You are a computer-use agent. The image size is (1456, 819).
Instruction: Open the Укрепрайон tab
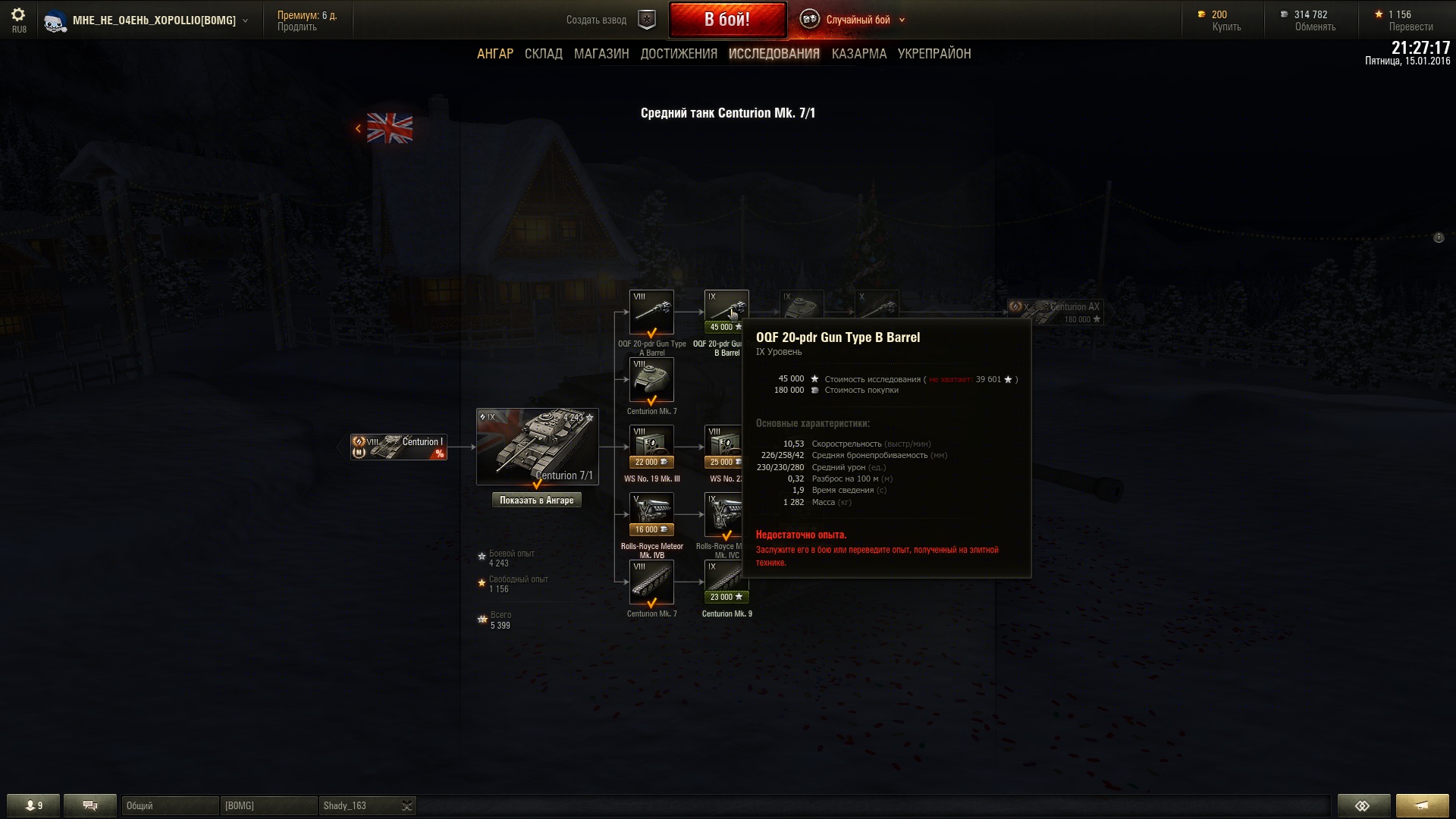(934, 54)
